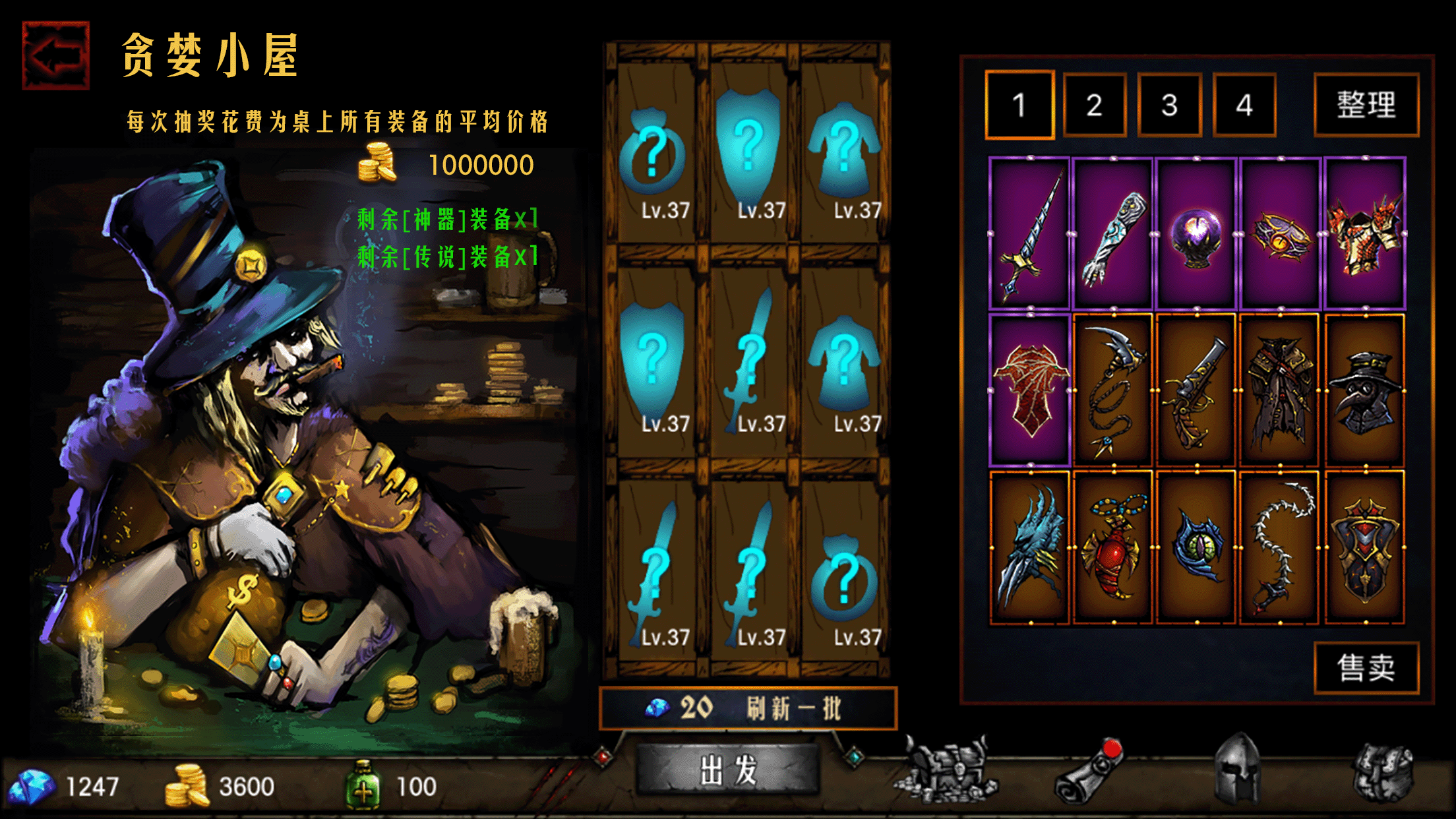Image resolution: width=1456 pixels, height=819 pixels.
Task: Select the long silver sword item
Action: coord(1029,234)
